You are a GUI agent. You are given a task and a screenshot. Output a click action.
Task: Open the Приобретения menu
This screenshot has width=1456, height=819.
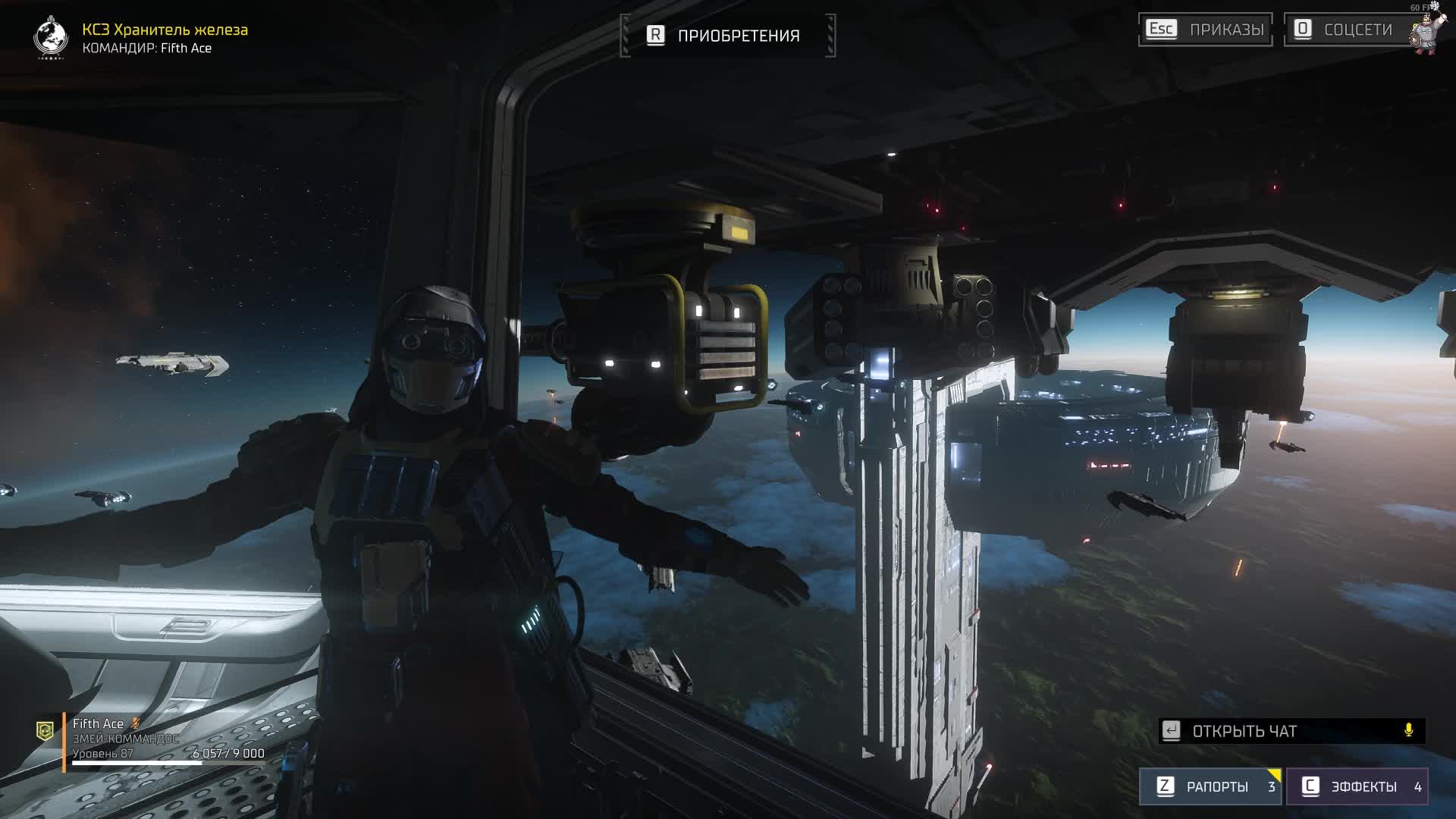click(x=727, y=36)
